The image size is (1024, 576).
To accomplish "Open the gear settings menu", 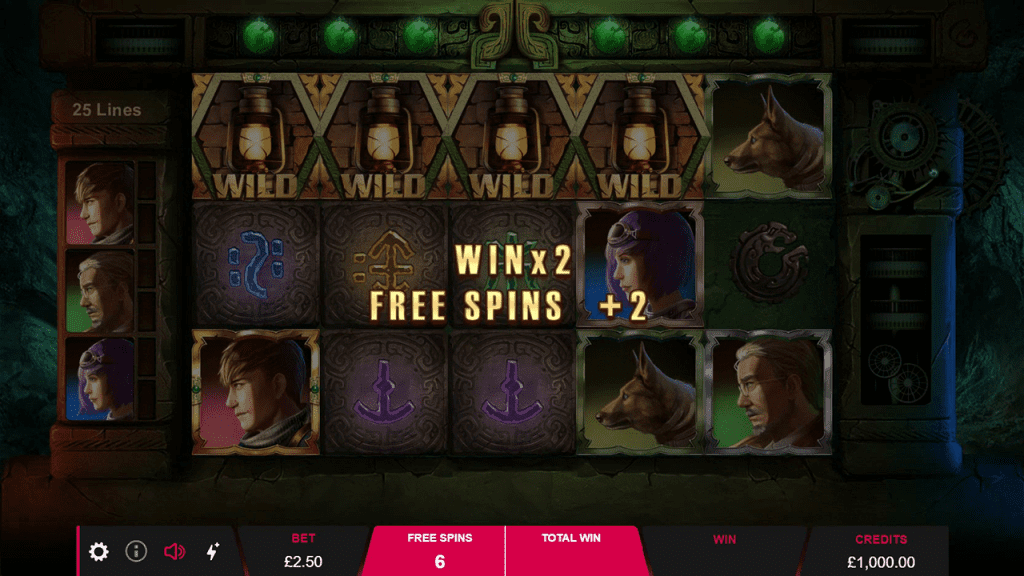I will 99,551.
